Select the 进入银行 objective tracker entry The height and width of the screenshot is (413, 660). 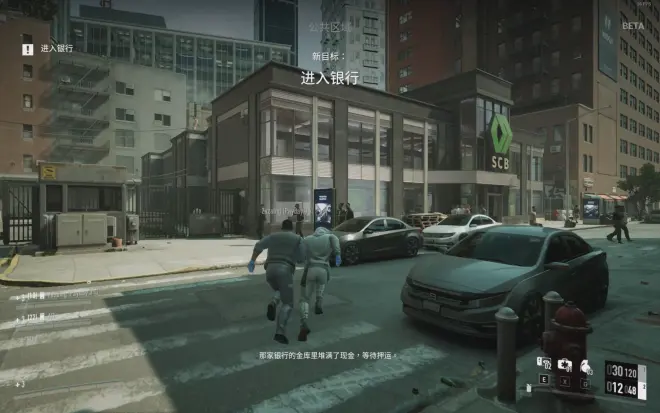[55, 48]
